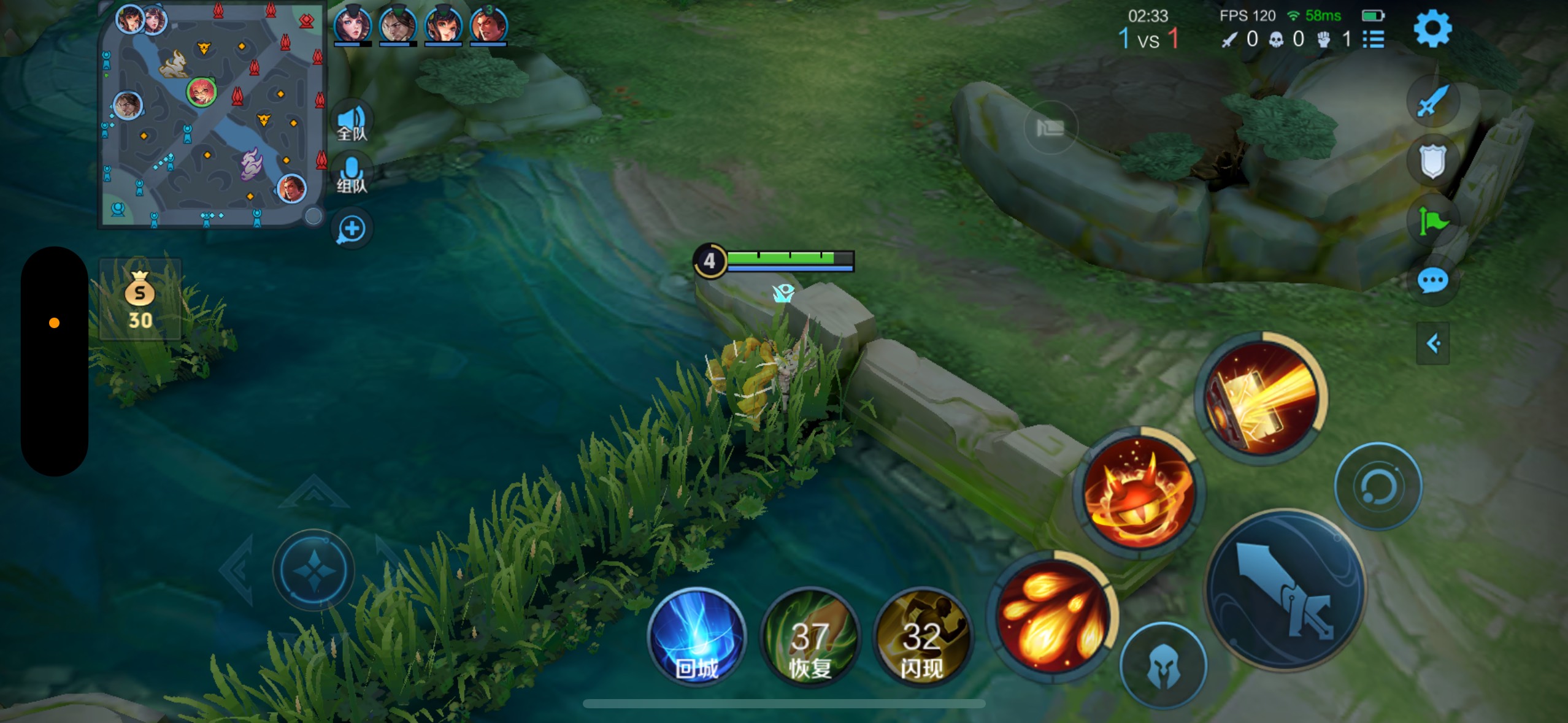Tap the helmet hero-targeting button
1568x723 pixels.
(x=1163, y=666)
